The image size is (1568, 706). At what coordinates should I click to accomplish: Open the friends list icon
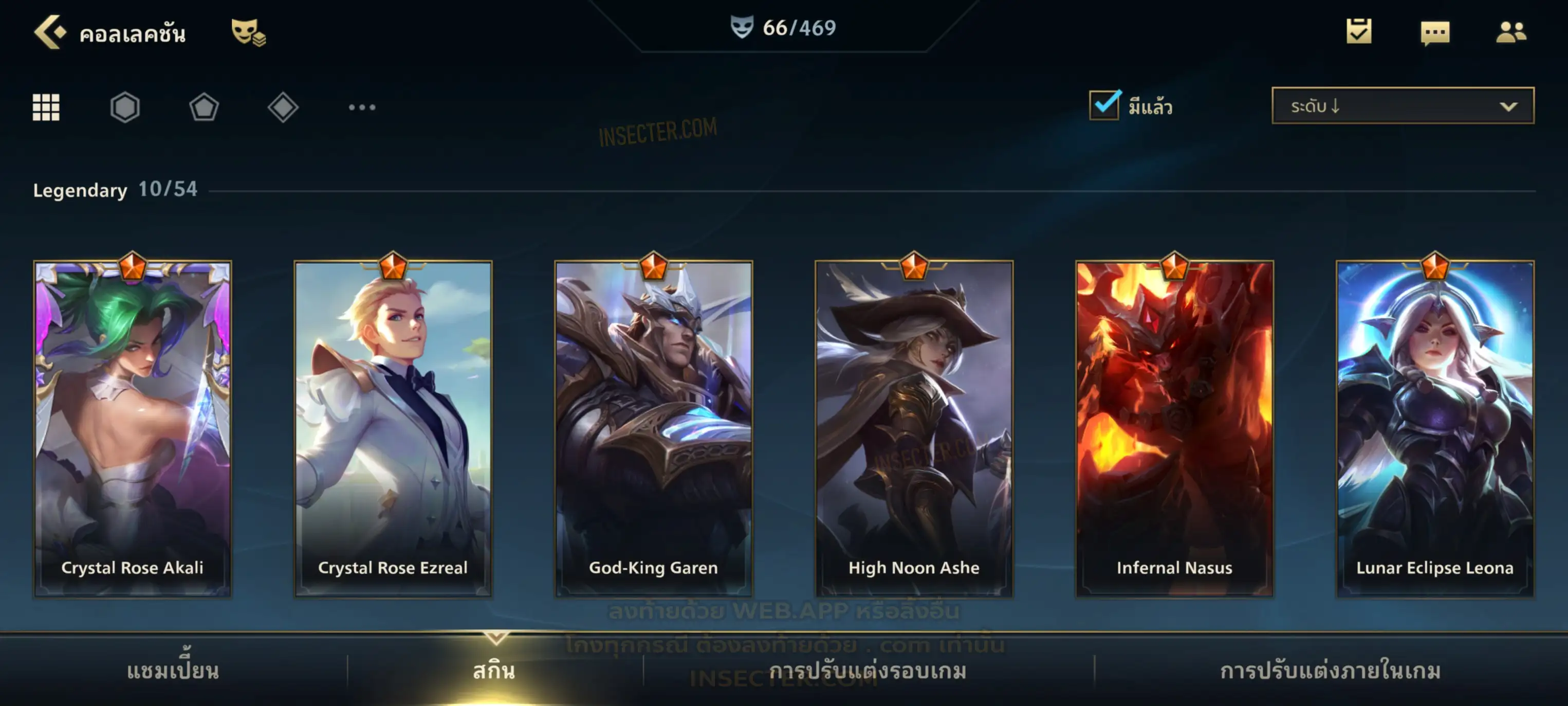click(1510, 32)
